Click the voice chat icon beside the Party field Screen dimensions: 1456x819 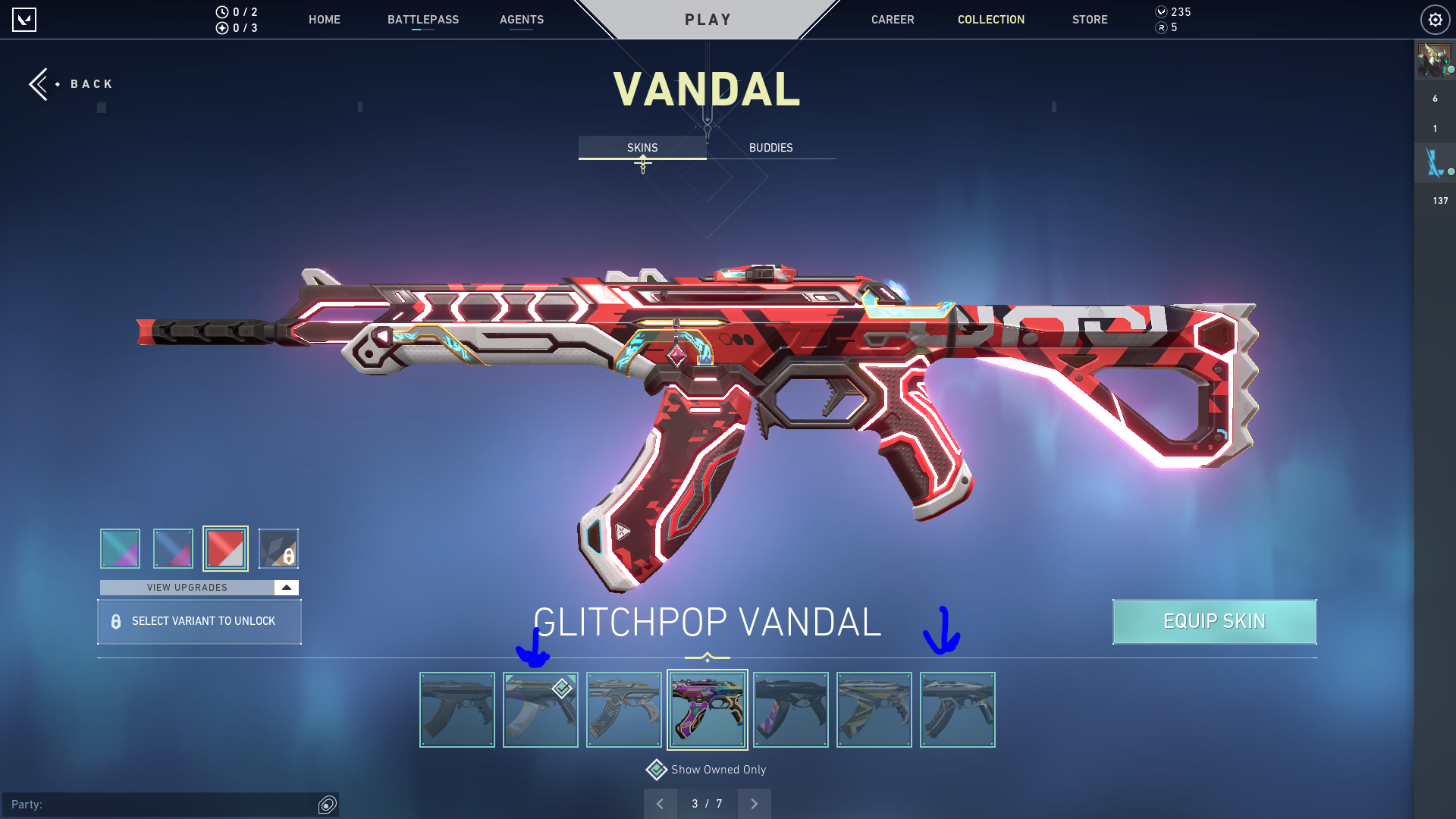[x=327, y=805]
